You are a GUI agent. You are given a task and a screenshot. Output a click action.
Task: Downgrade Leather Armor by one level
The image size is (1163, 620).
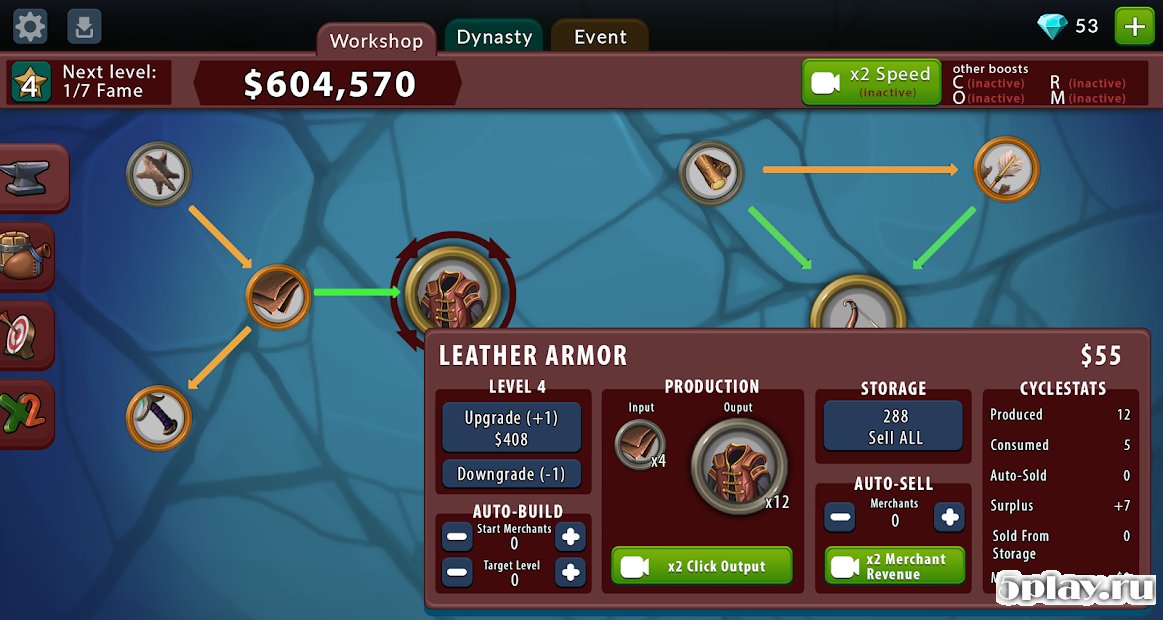click(x=511, y=474)
